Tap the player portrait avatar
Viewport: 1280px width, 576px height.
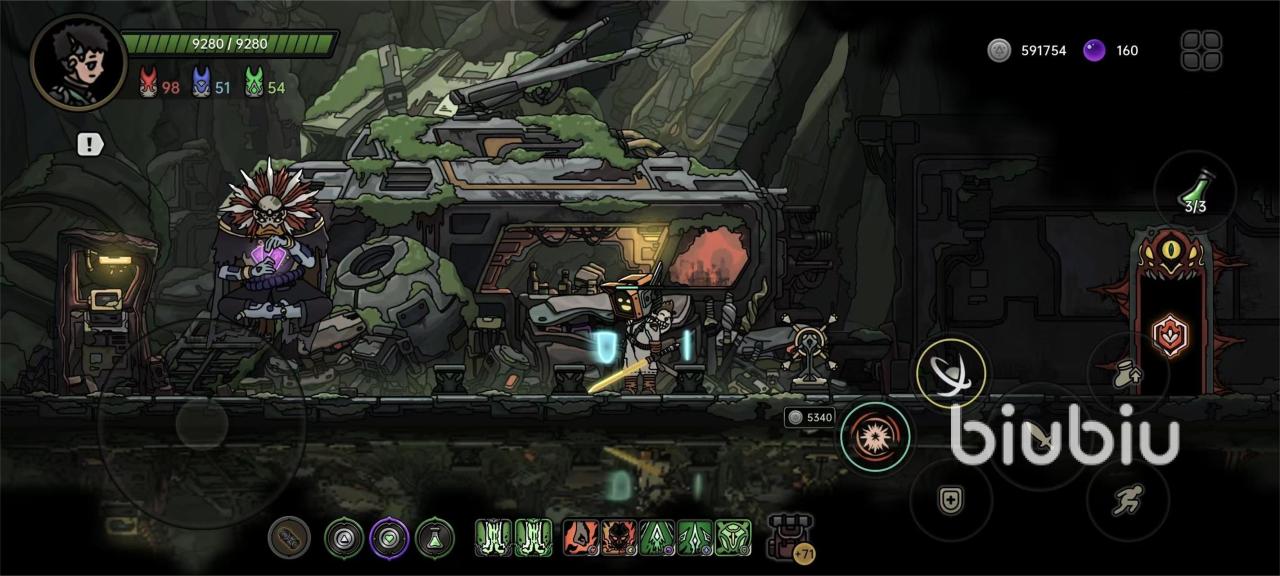(x=78, y=62)
